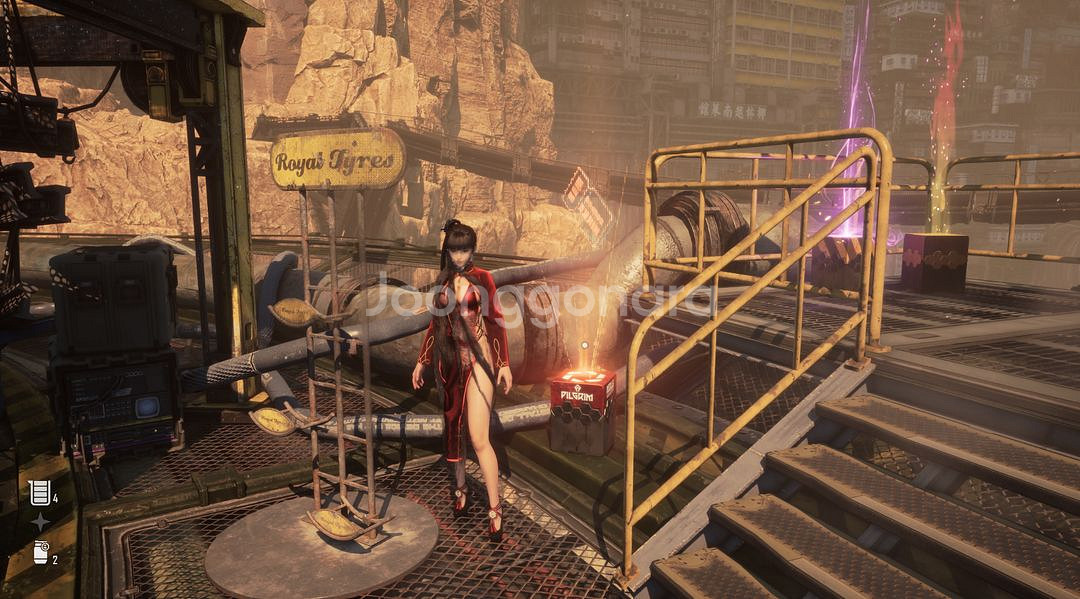Click the four-pointed star item selector icon
The width and height of the screenshot is (1080, 599).
pos(40,522)
